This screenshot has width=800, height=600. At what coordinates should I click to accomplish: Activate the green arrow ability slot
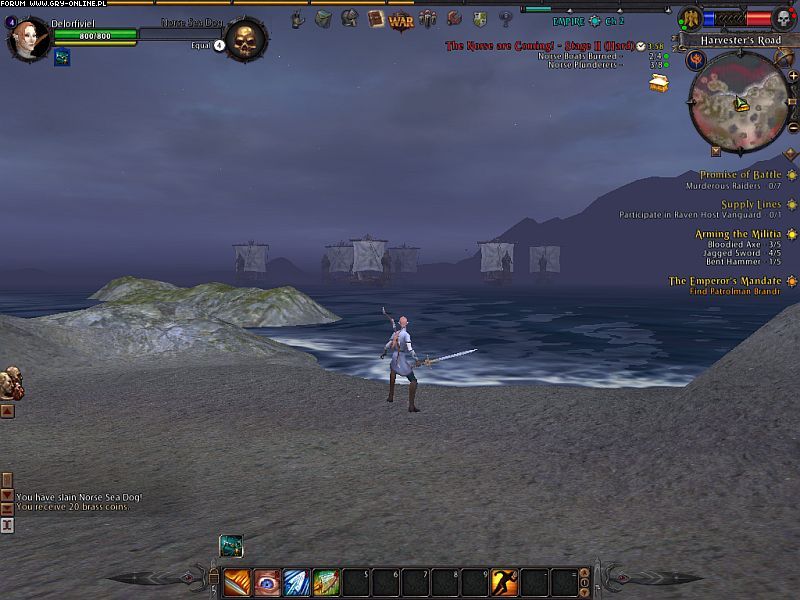pyautogui.click(x=326, y=581)
